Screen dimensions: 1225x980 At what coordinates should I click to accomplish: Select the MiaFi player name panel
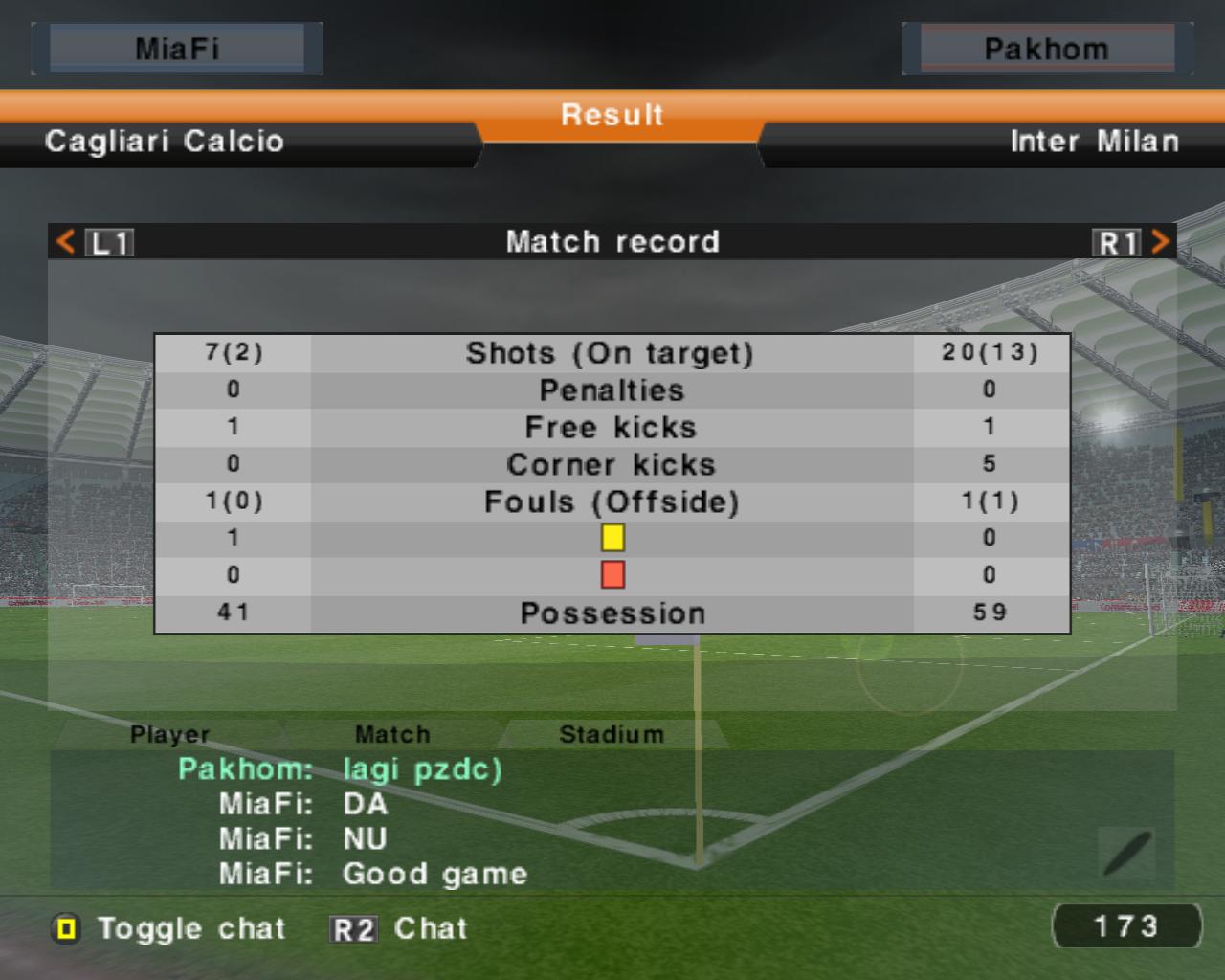tap(177, 49)
